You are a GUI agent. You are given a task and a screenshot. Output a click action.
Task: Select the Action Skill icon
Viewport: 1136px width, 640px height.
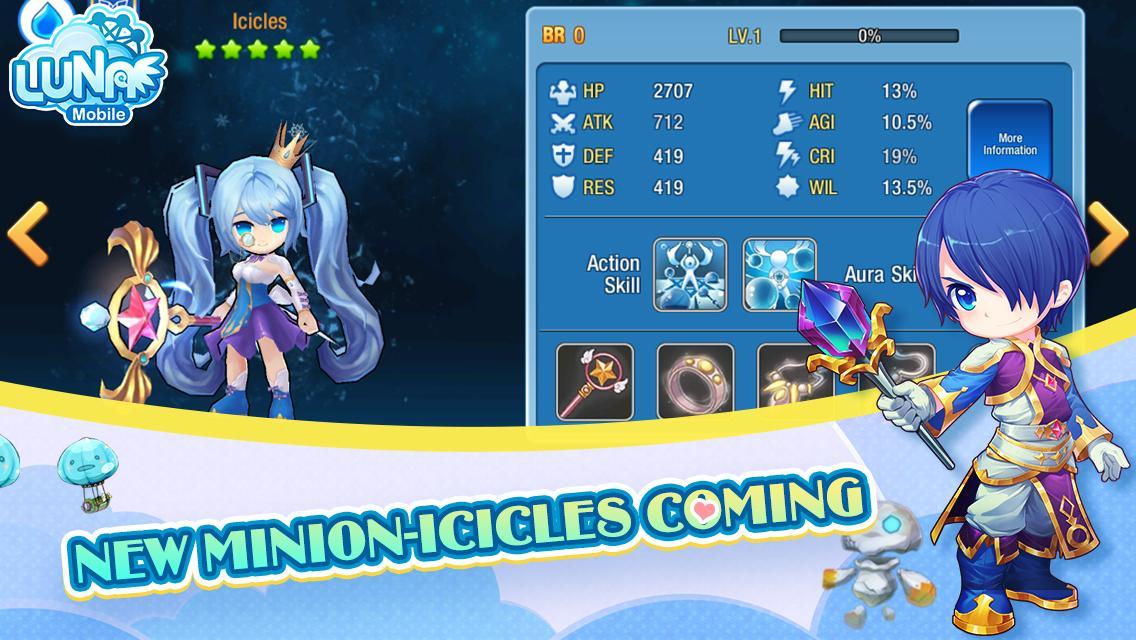690,274
